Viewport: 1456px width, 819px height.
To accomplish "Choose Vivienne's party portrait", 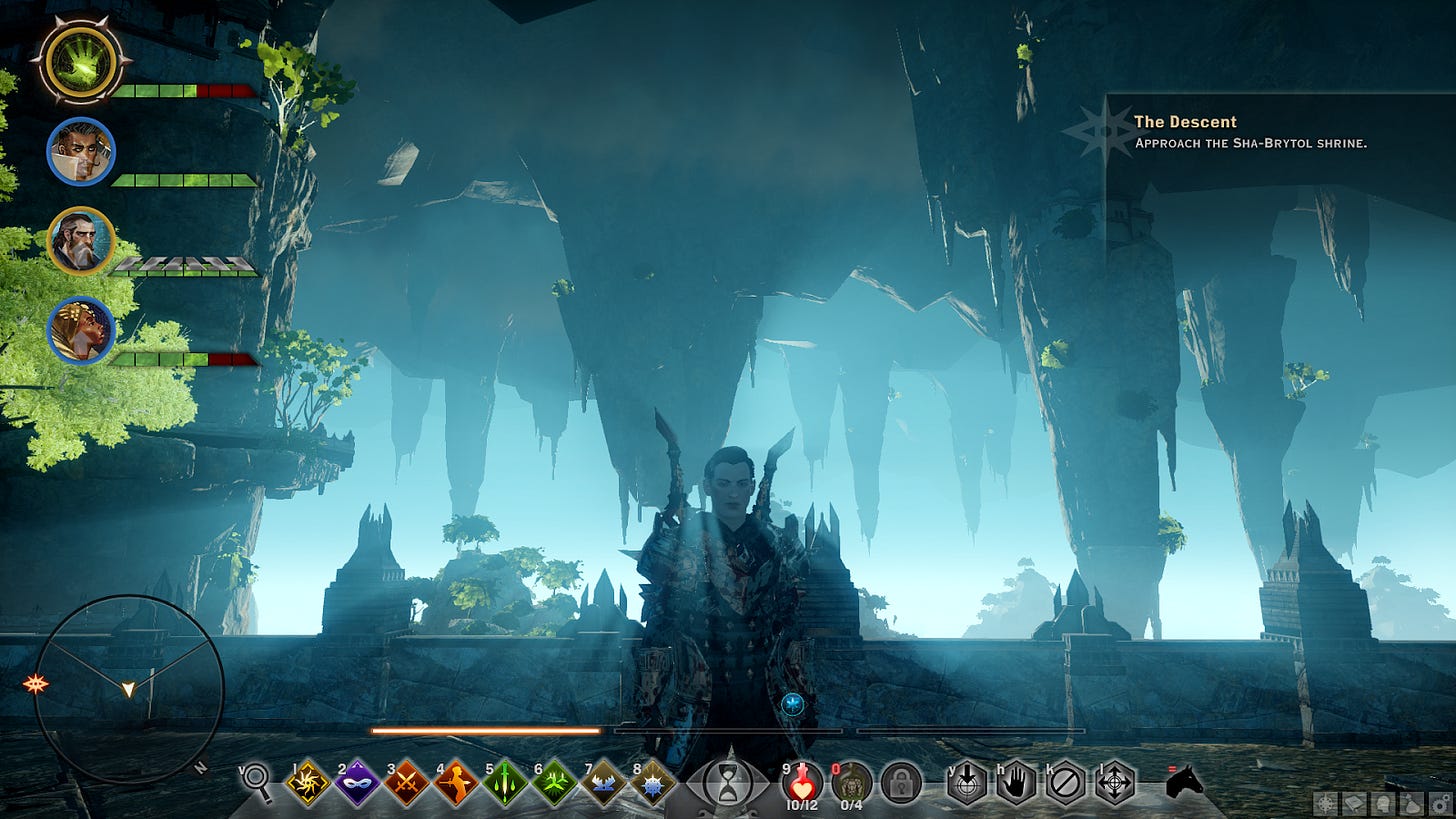I will pos(81,330).
